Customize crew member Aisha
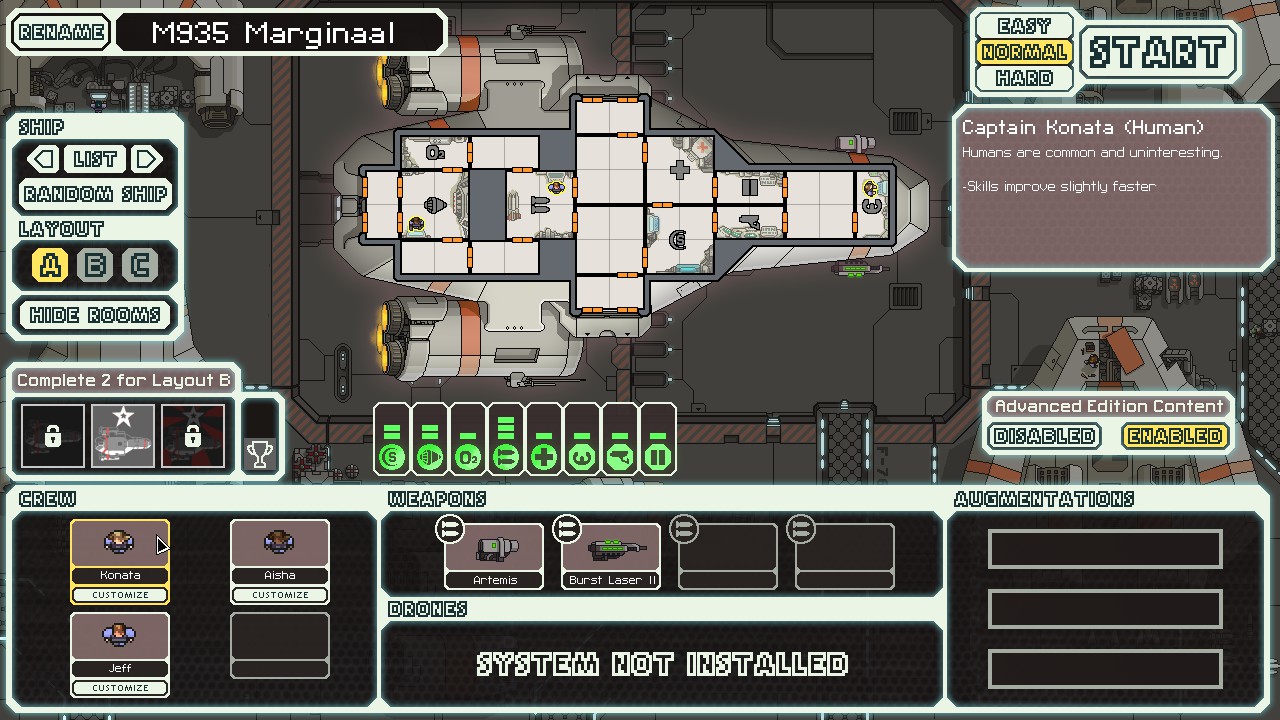This screenshot has width=1280, height=720. point(280,595)
